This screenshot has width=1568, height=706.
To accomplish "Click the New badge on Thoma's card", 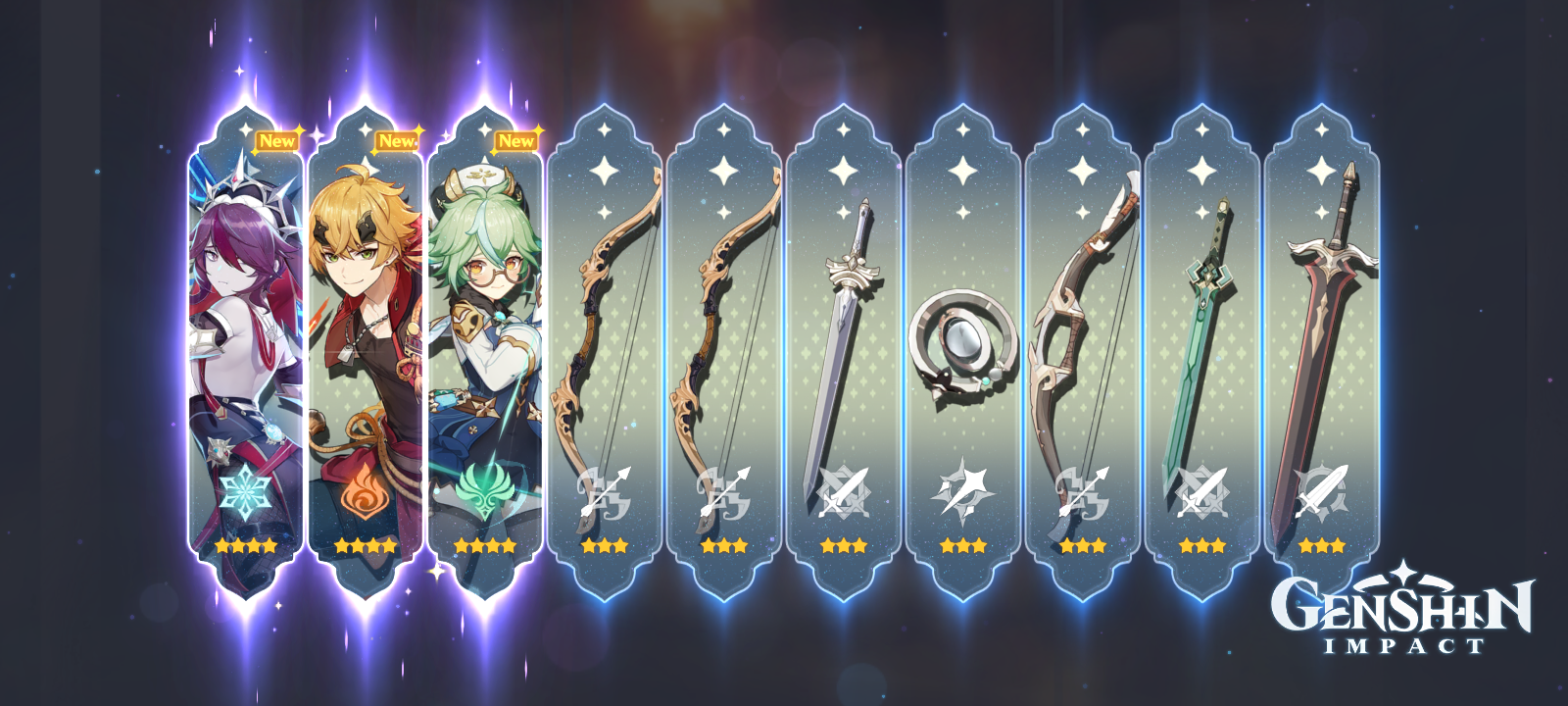I will click(x=397, y=142).
